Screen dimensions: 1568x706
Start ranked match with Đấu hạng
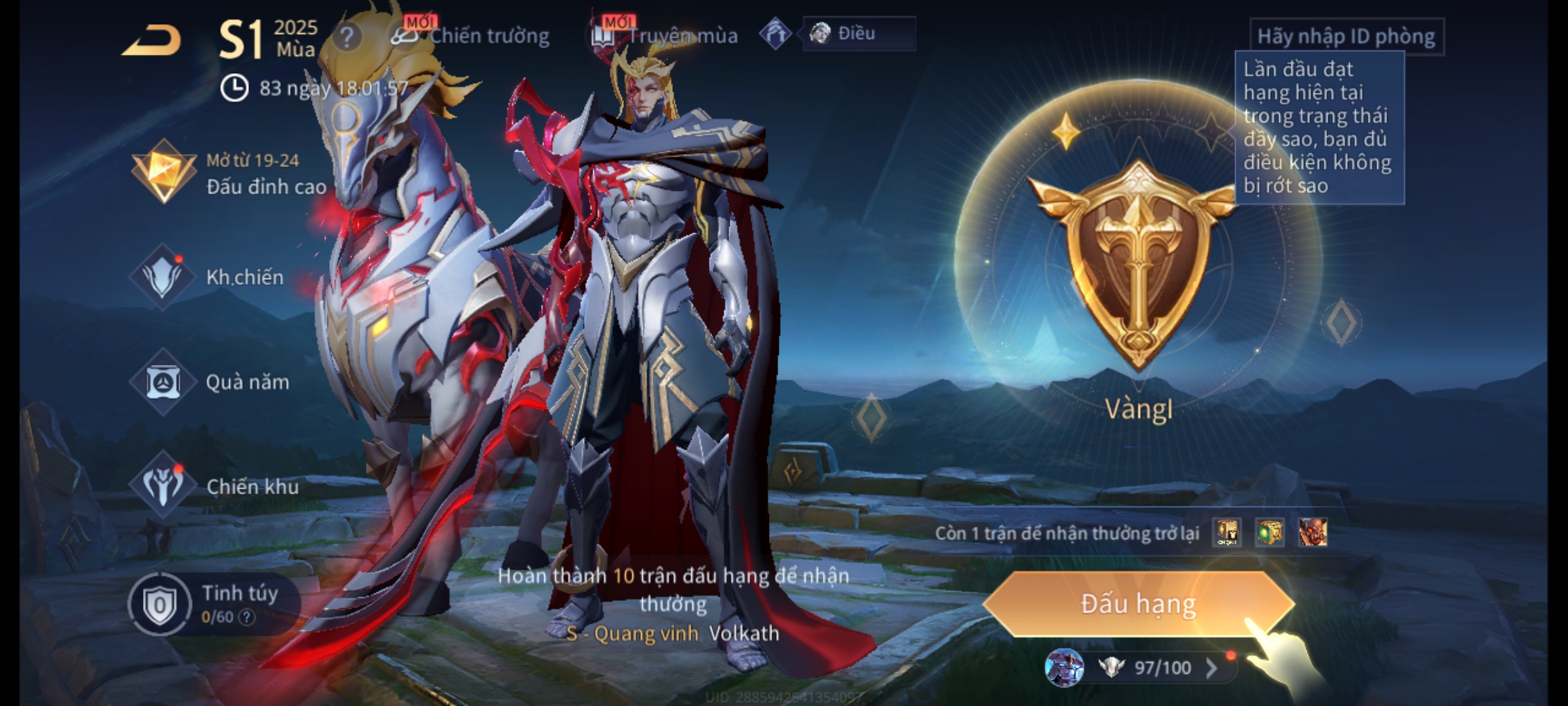pos(1138,604)
